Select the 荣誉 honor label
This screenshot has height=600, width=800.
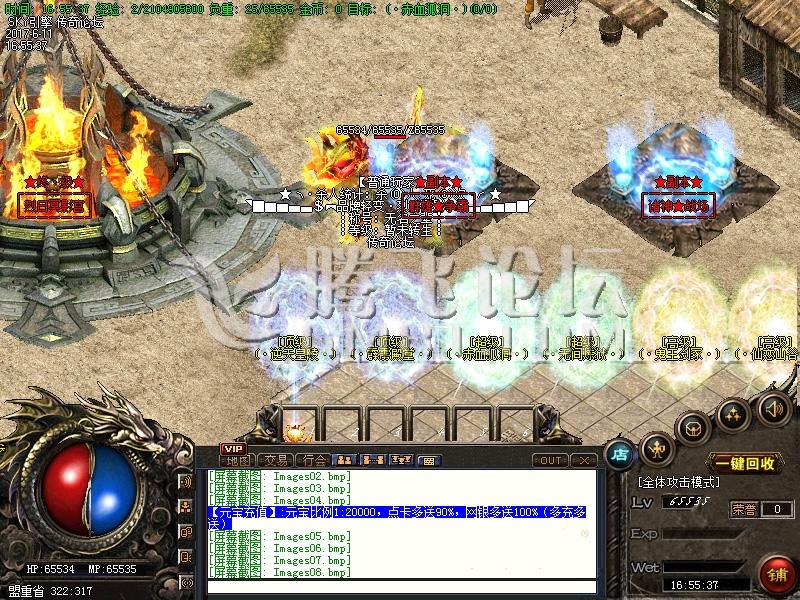(x=743, y=509)
